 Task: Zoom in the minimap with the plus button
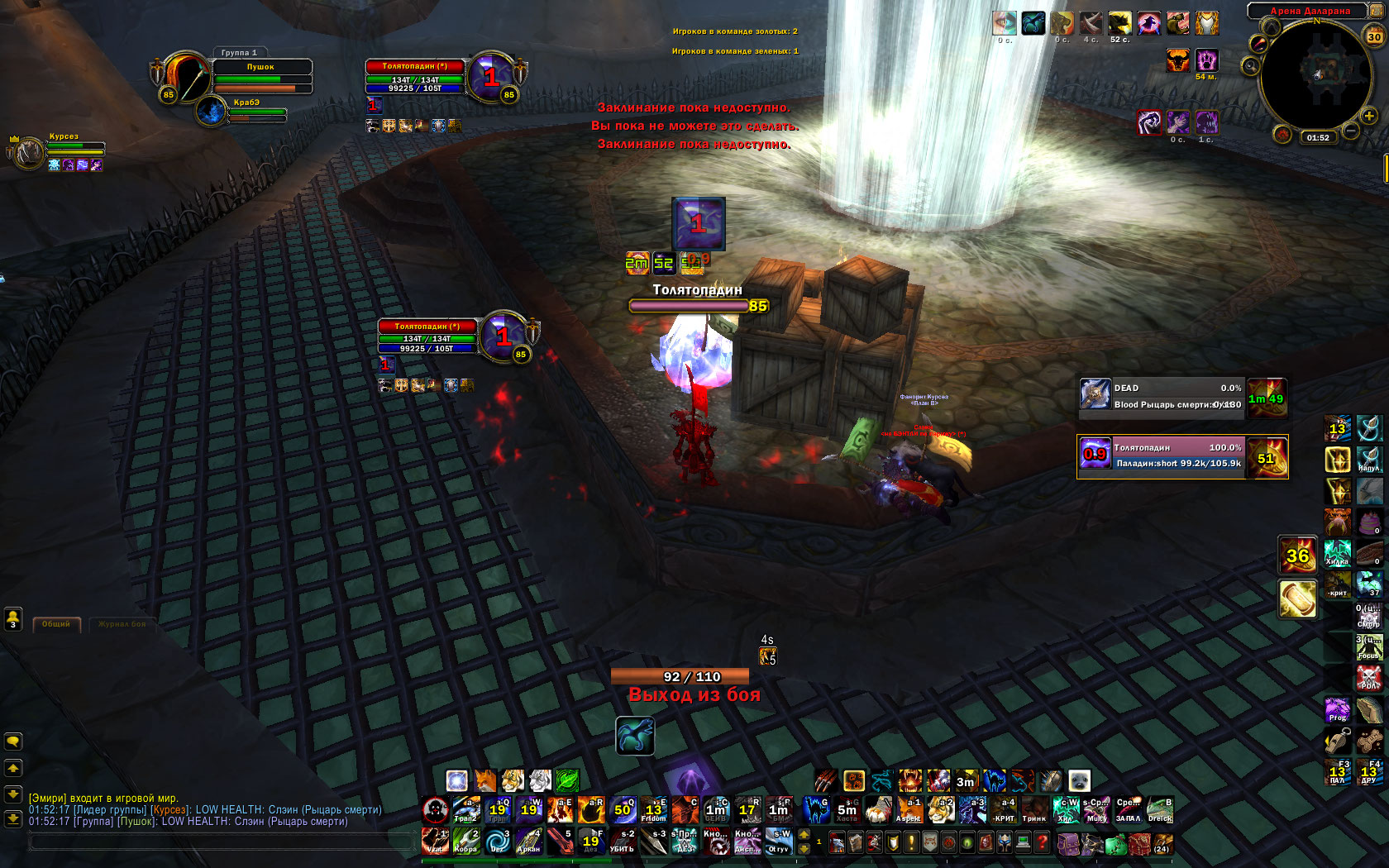point(1369,116)
